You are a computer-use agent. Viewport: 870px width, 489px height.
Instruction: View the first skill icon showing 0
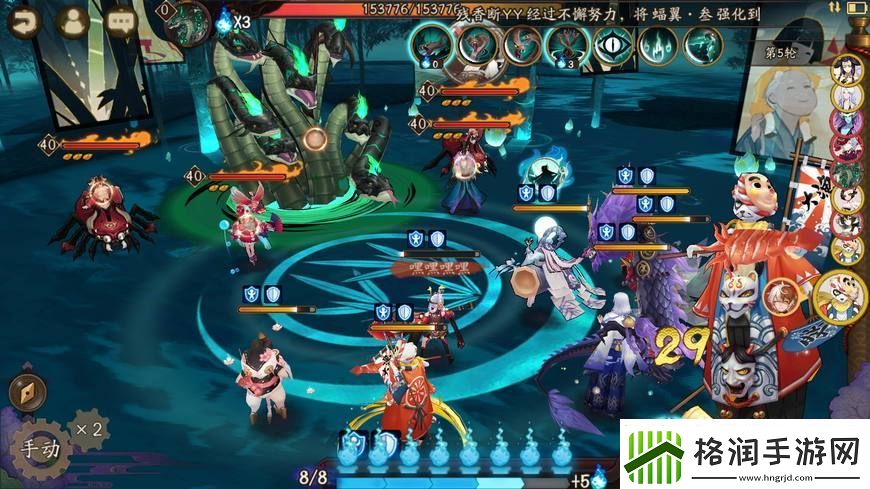430,45
